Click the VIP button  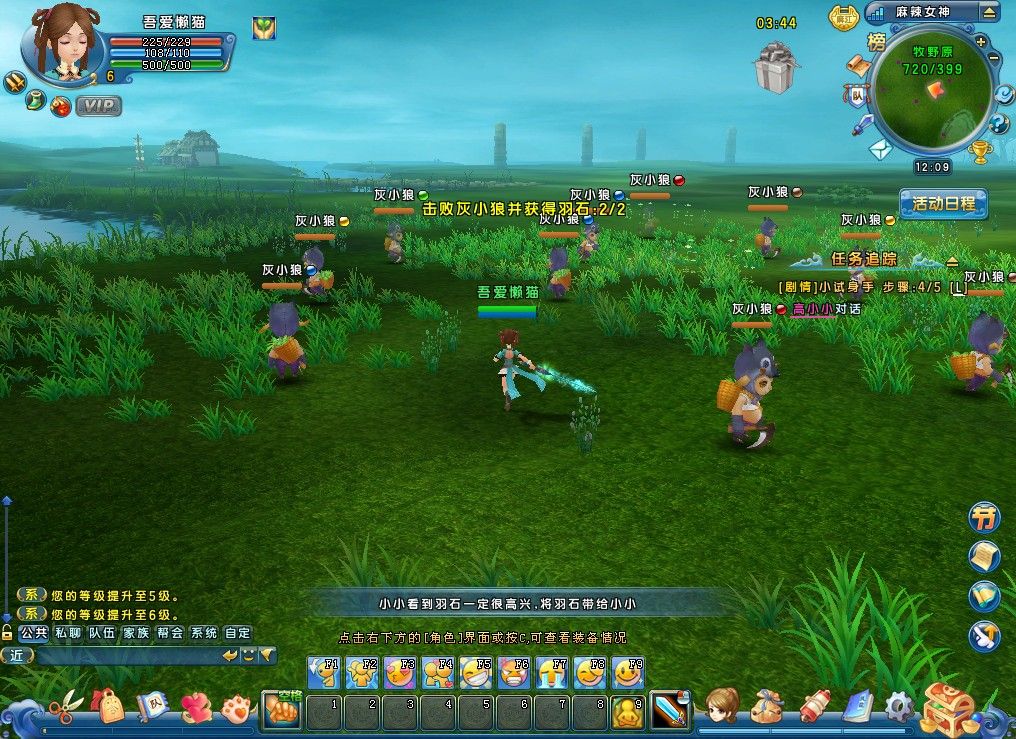click(99, 105)
